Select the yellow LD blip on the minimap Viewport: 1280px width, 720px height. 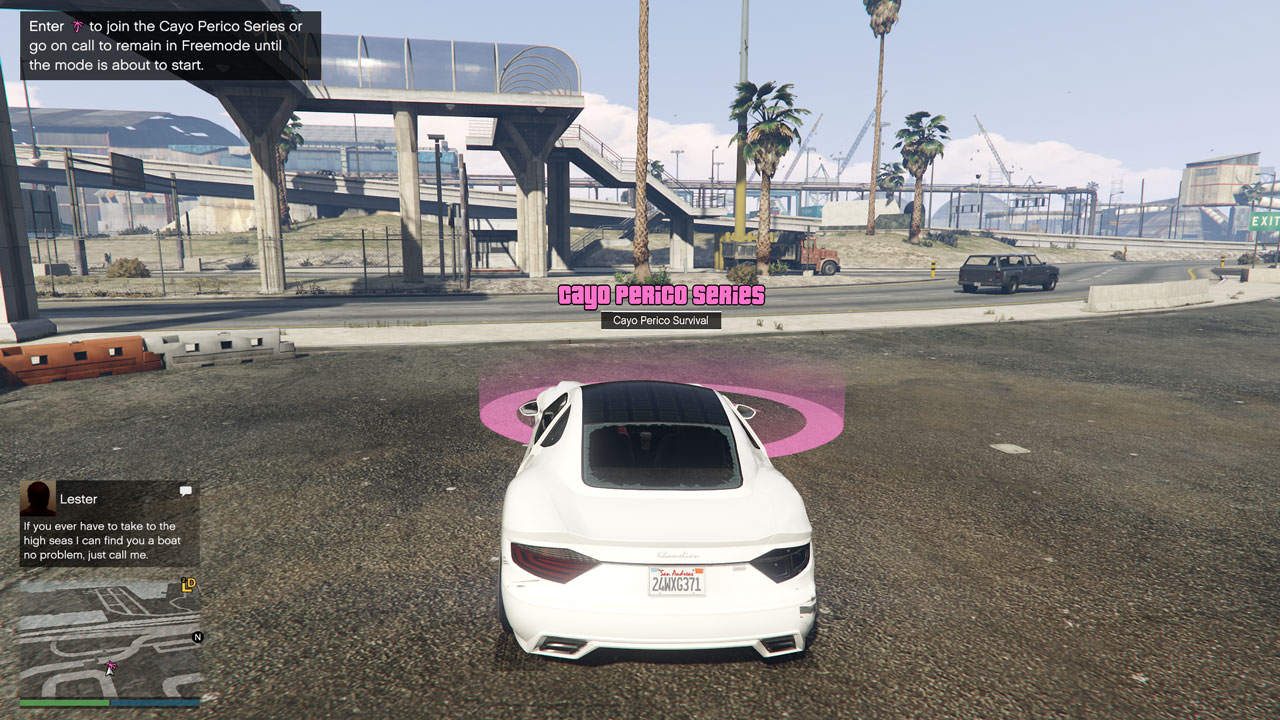[188, 585]
